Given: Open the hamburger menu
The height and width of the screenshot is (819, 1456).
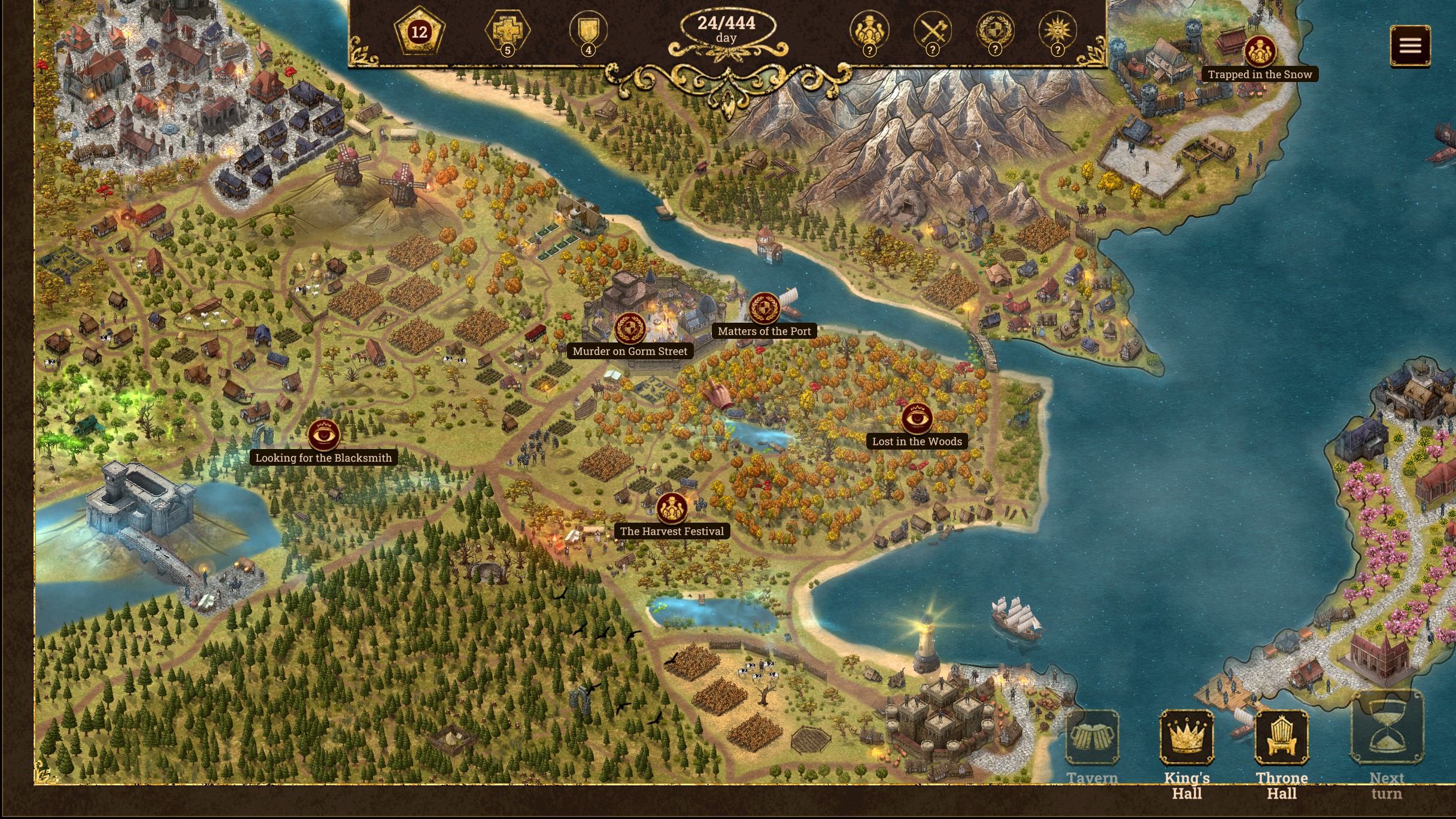Looking at the screenshot, I should point(1410,45).
